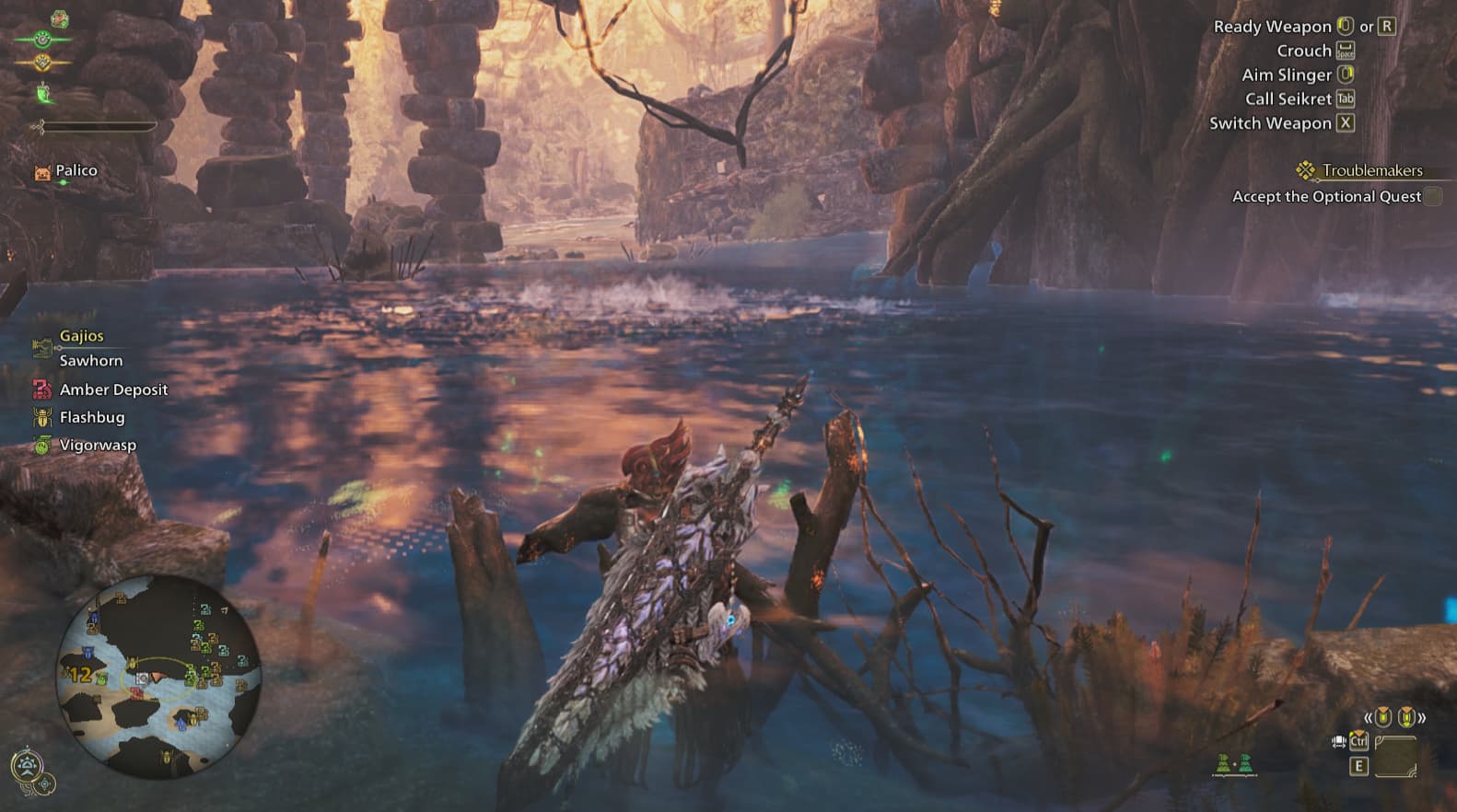Click the yellow defense buff icon
Screen dimensions: 1457x812
click(41, 62)
